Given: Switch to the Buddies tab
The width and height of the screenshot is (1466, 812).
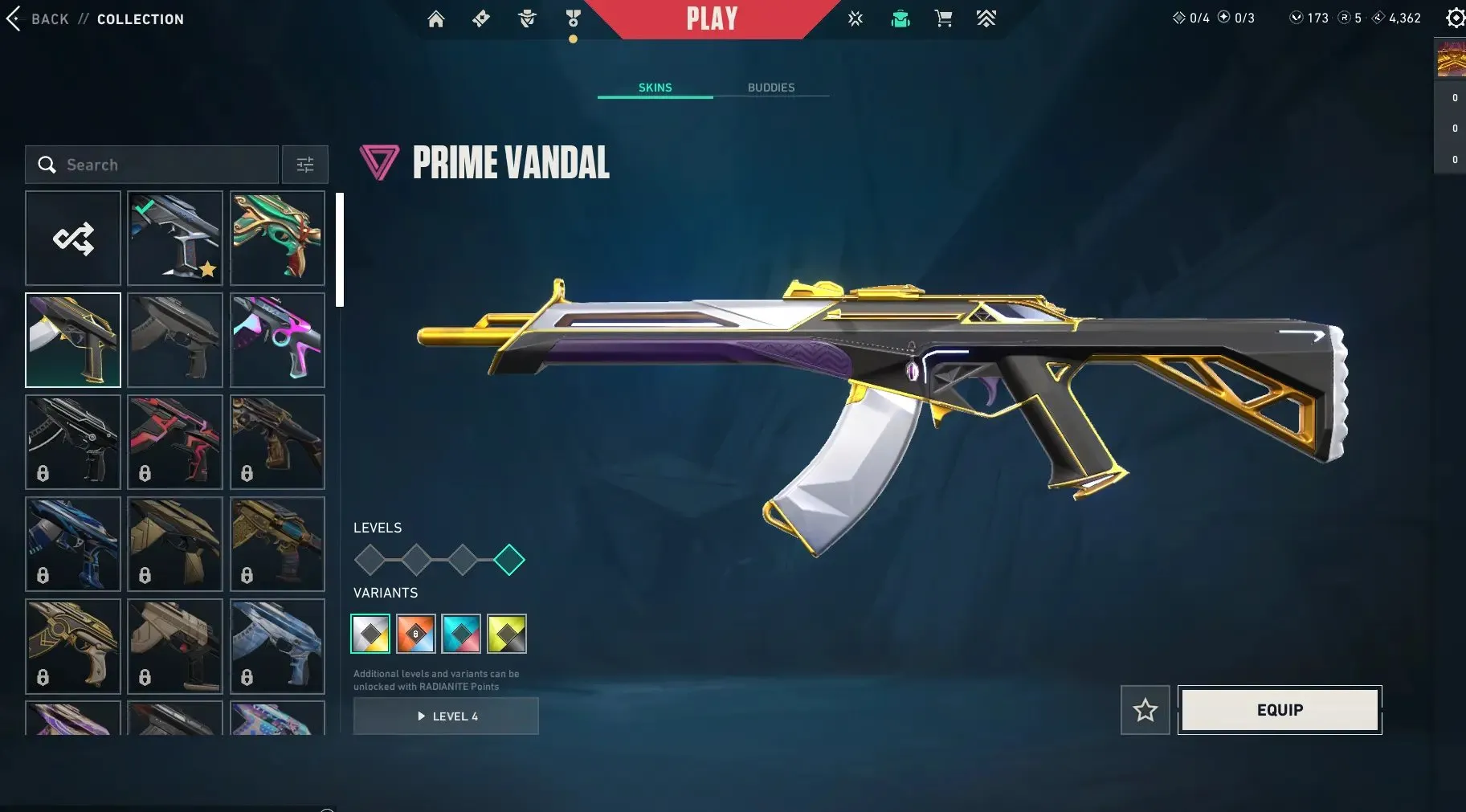Looking at the screenshot, I should coord(770,88).
